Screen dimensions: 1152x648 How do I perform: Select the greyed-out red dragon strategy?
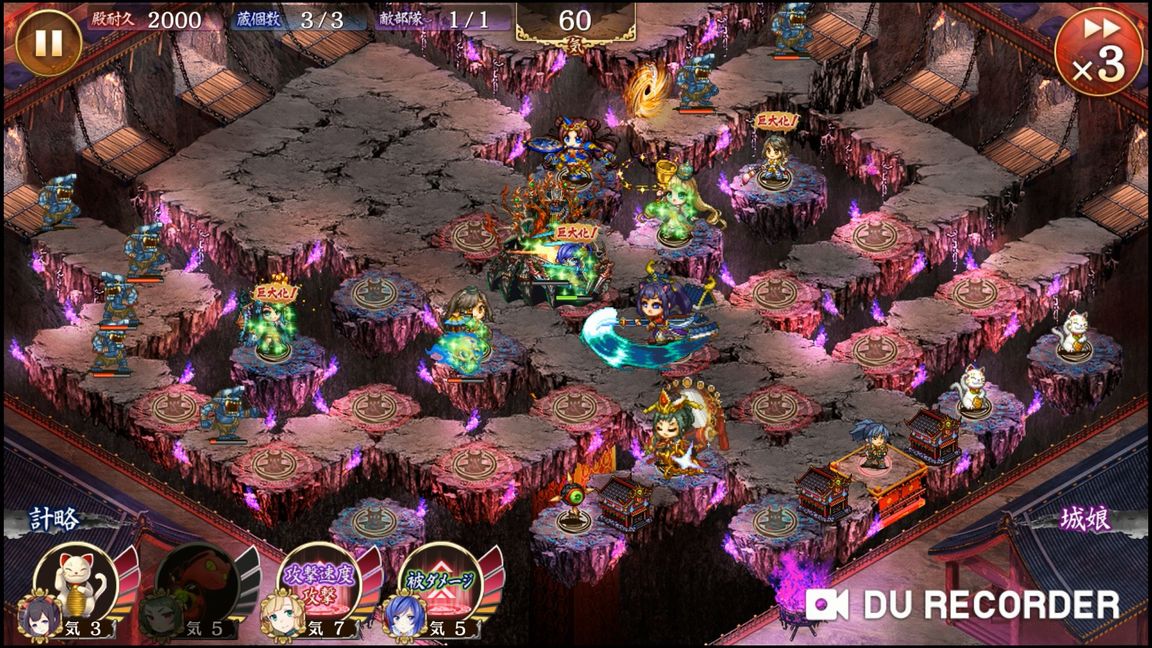pos(197,581)
